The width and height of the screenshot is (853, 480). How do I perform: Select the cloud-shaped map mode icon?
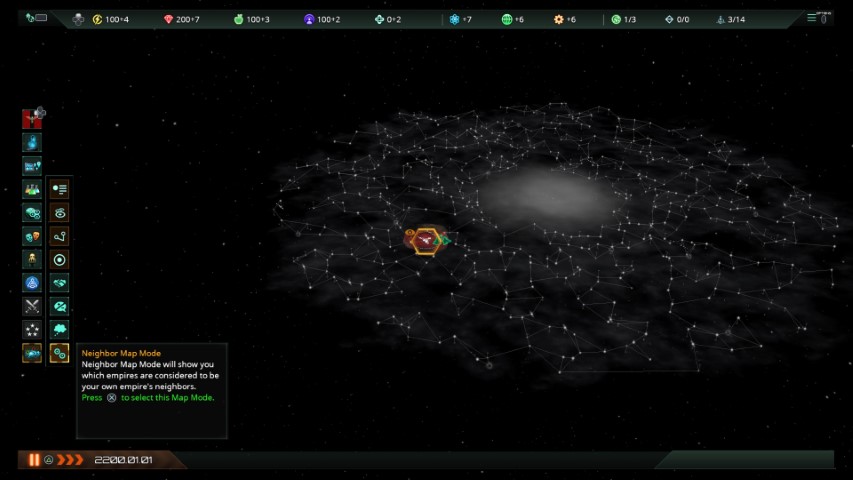pyautogui.click(x=59, y=329)
